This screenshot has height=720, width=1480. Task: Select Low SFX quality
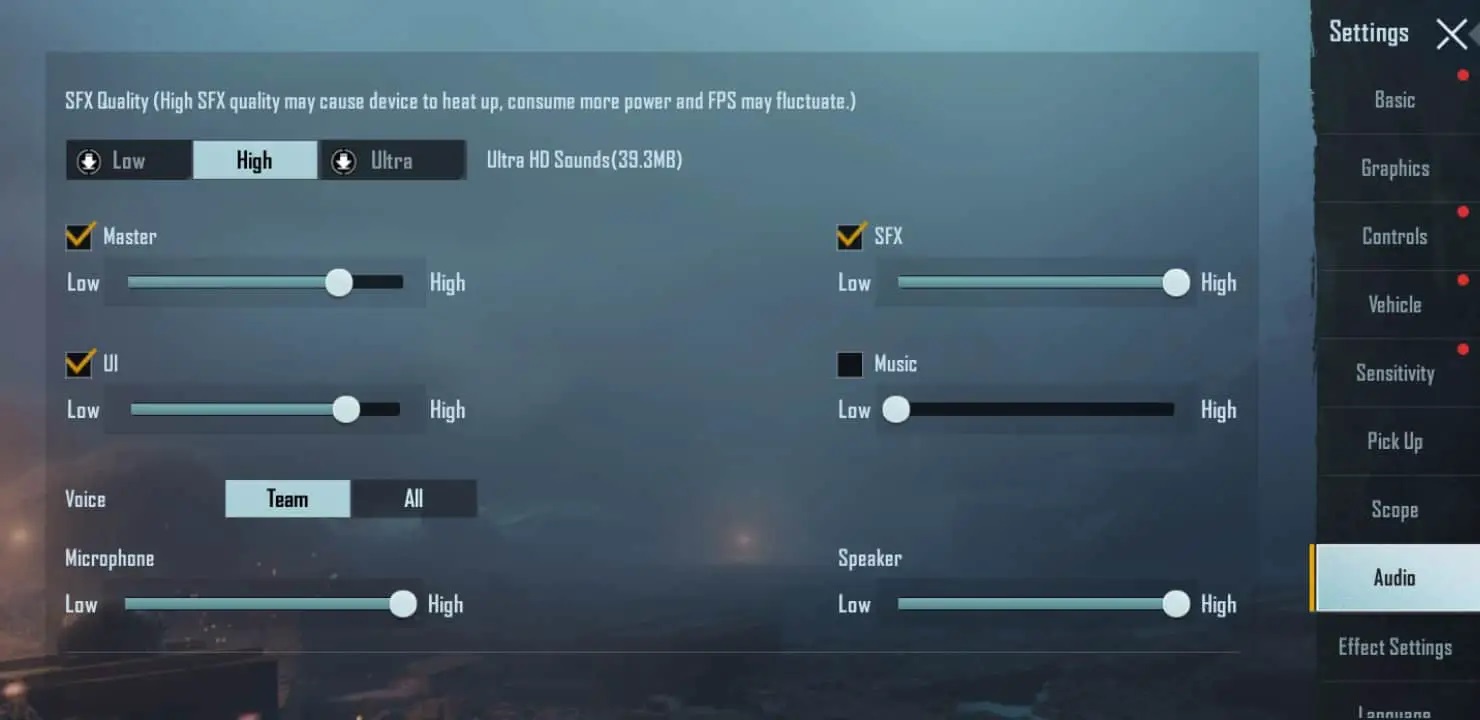tap(128, 161)
